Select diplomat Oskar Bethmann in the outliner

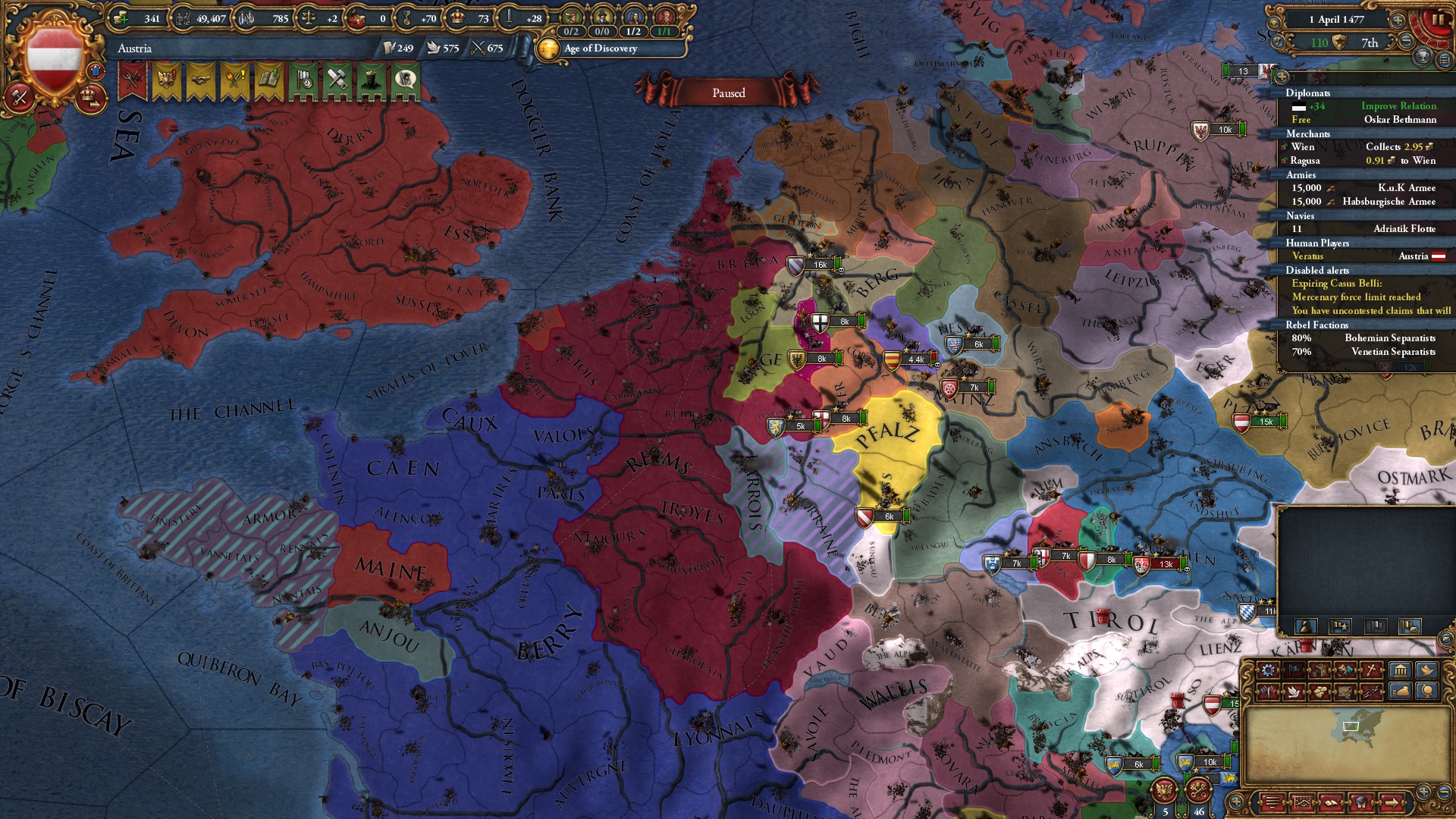(1401, 120)
